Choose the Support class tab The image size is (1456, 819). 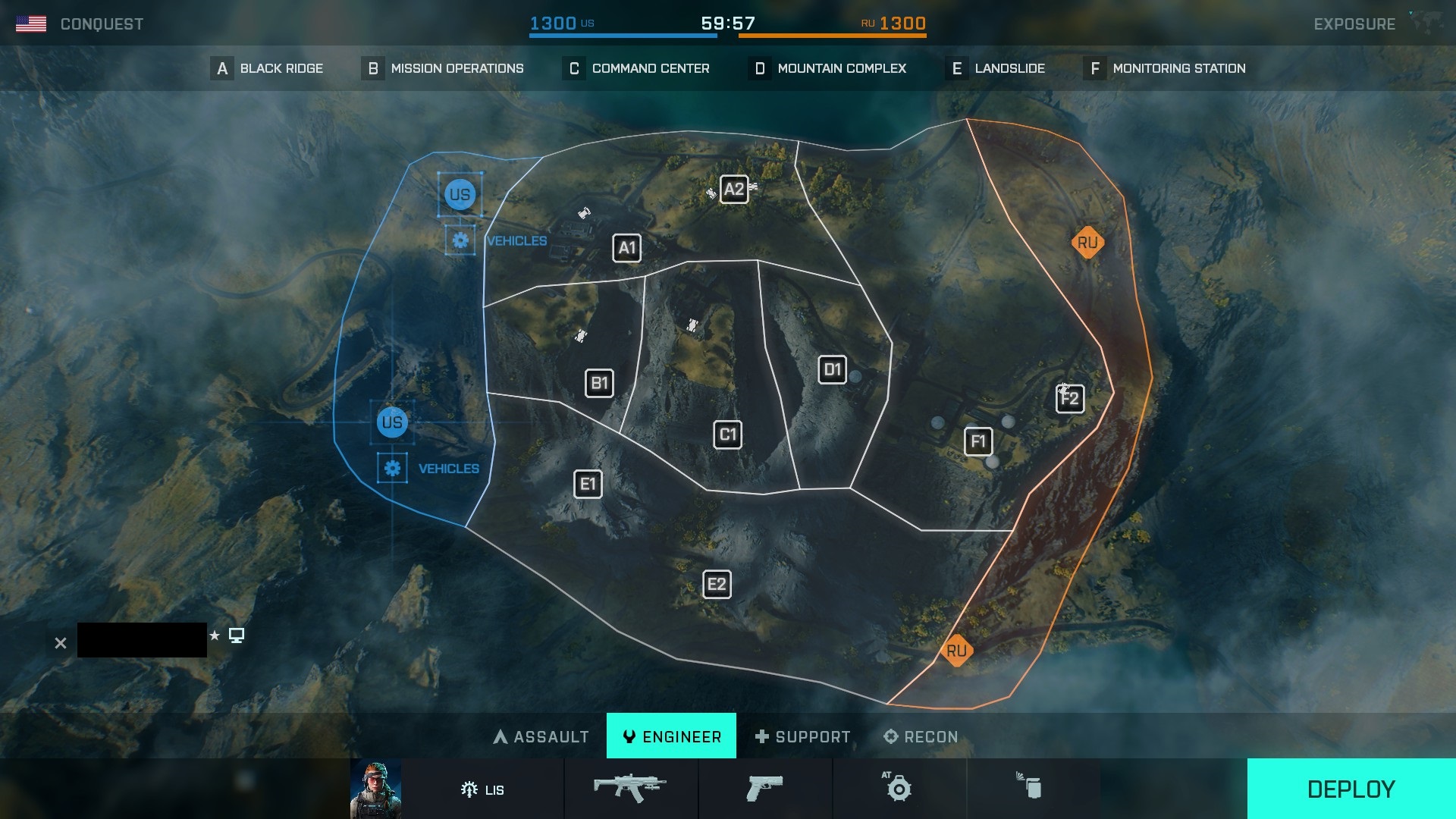803,736
